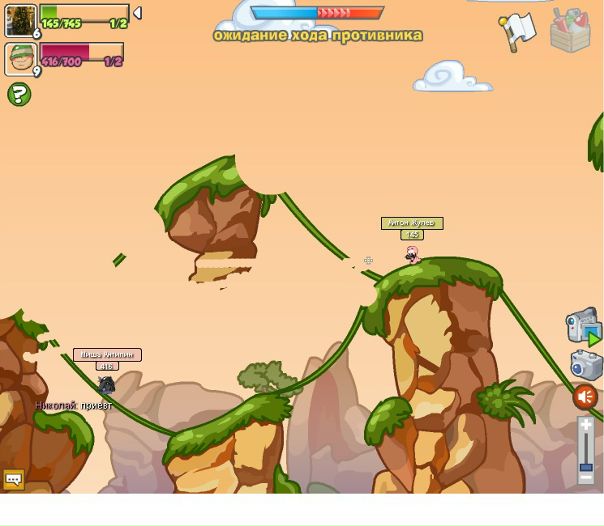Select the green-helmet level 9 avatar

click(x=20, y=58)
